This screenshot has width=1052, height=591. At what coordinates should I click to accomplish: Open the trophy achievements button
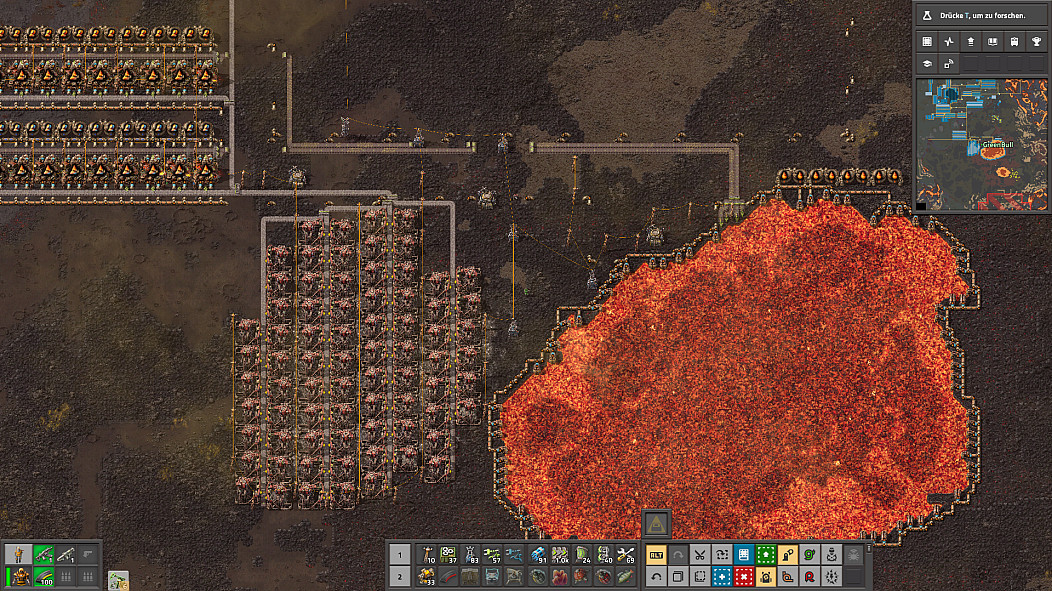[1037, 41]
